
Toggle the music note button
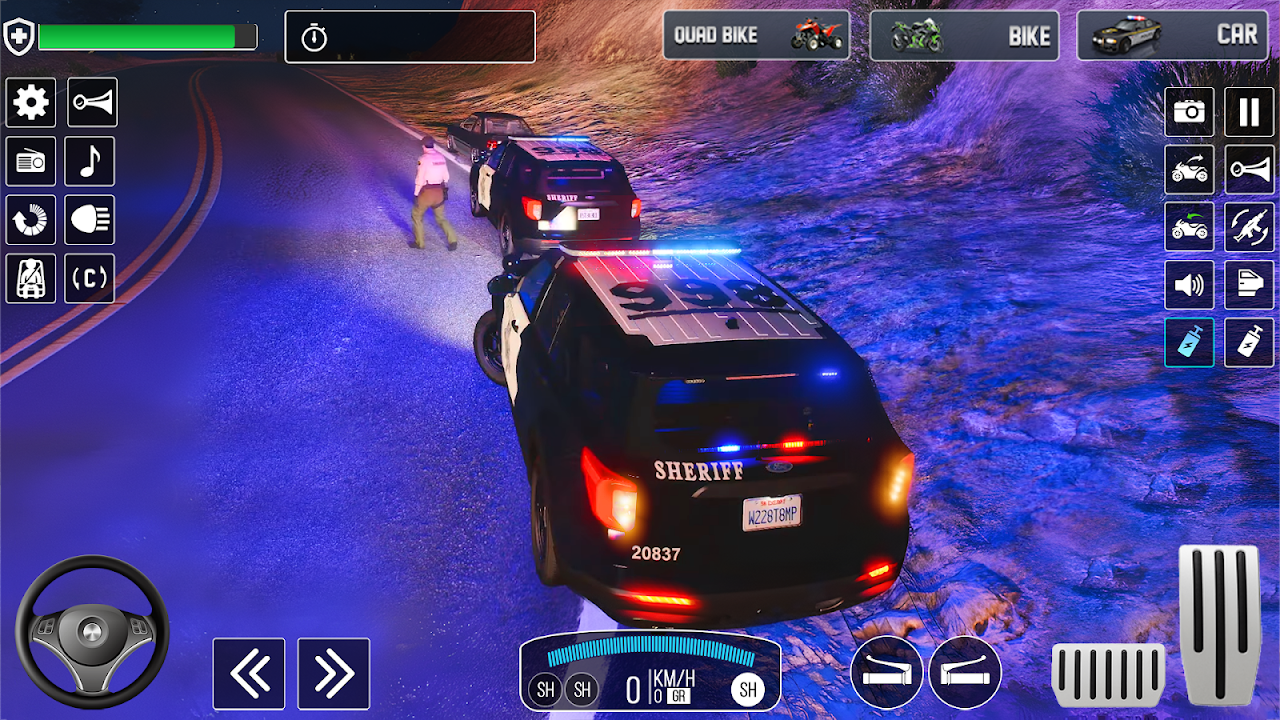[90, 162]
